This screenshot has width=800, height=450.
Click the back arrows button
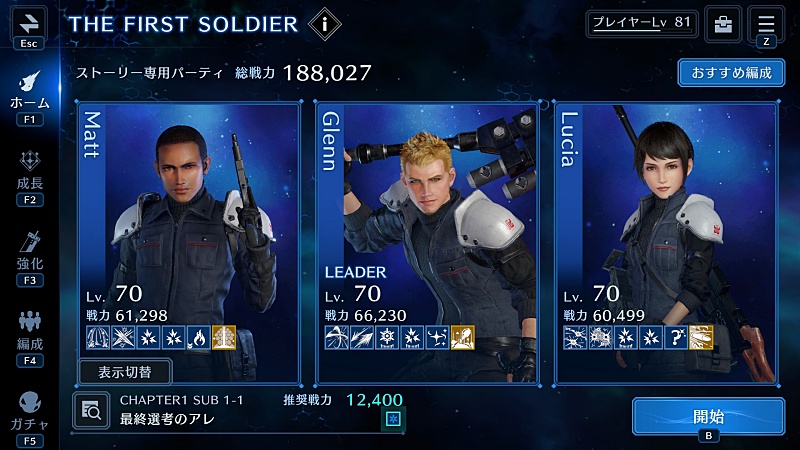(x=29, y=21)
